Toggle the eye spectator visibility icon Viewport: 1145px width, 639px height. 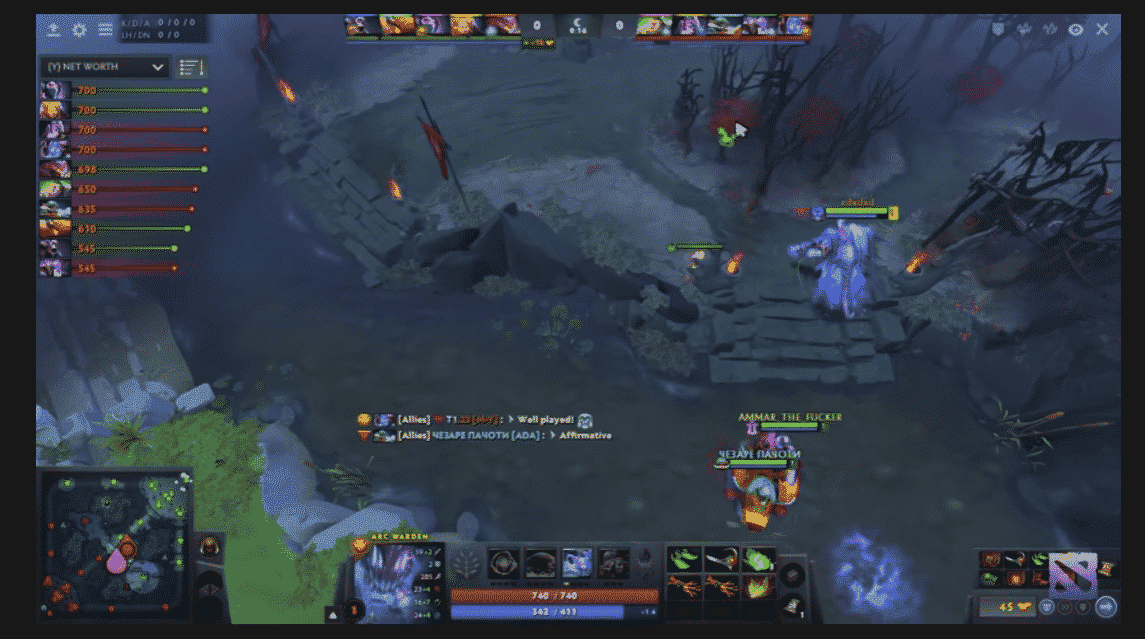1076,30
